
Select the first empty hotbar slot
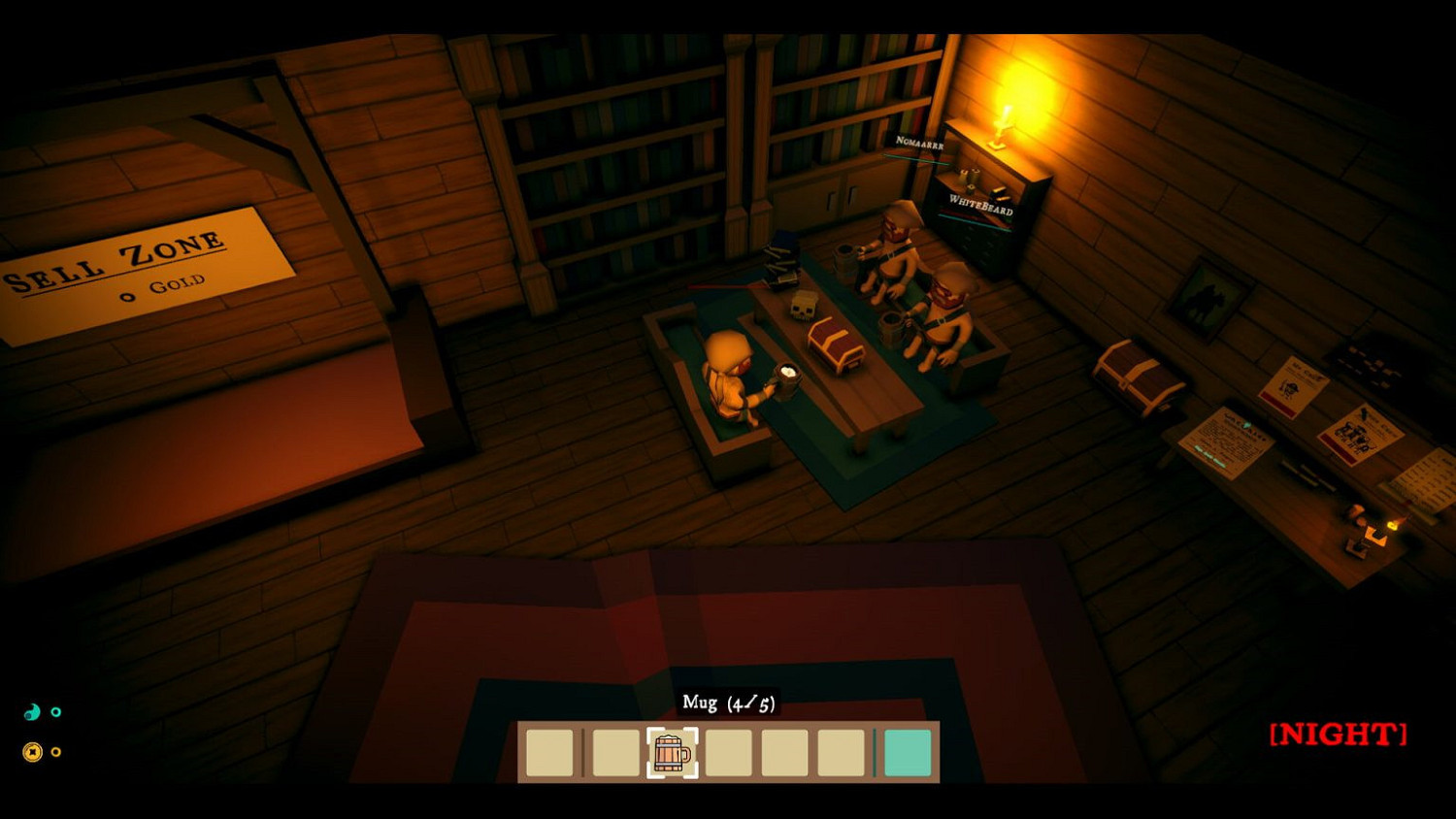549,751
